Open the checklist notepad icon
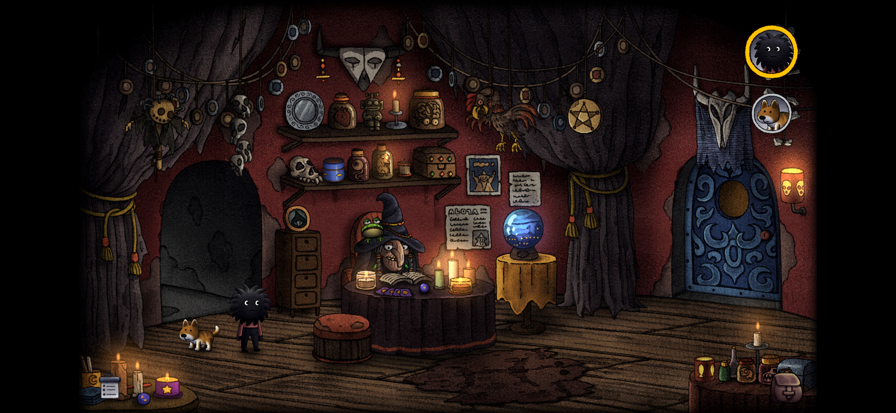 tap(109, 387)
